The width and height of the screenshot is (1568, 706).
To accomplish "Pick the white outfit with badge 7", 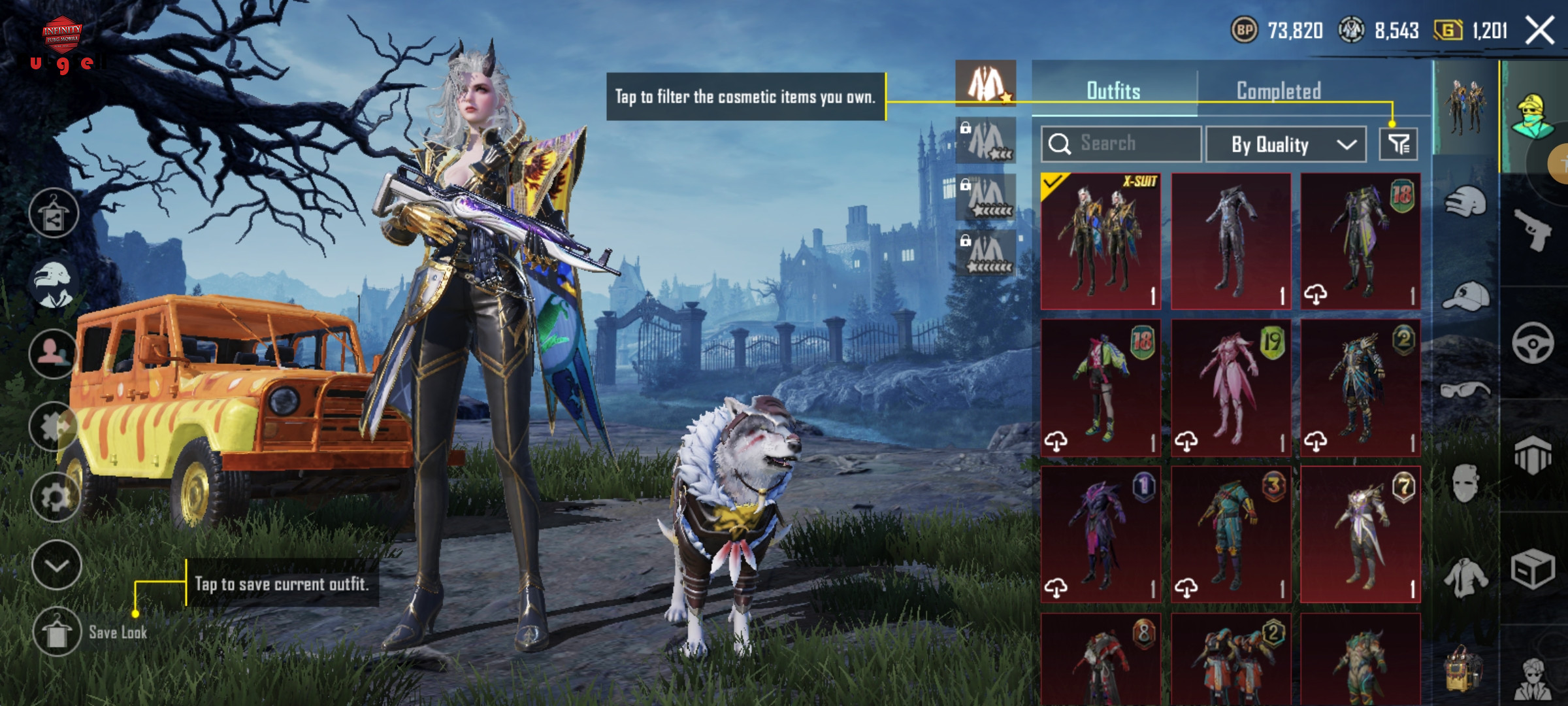I will click(x=1360, y=534).
